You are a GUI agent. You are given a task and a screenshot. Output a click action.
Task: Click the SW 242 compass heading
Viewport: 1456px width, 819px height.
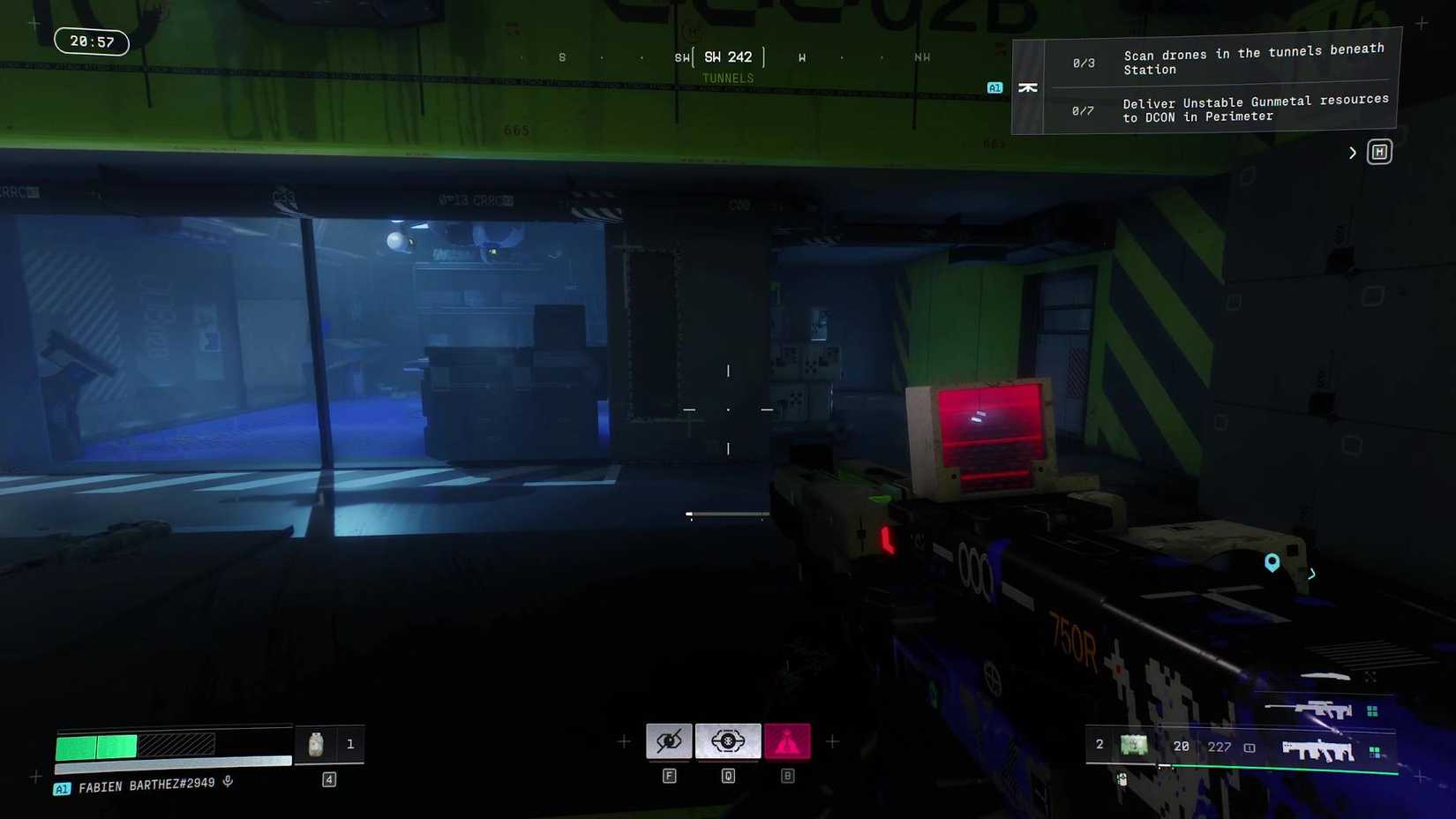click(729, 56)
